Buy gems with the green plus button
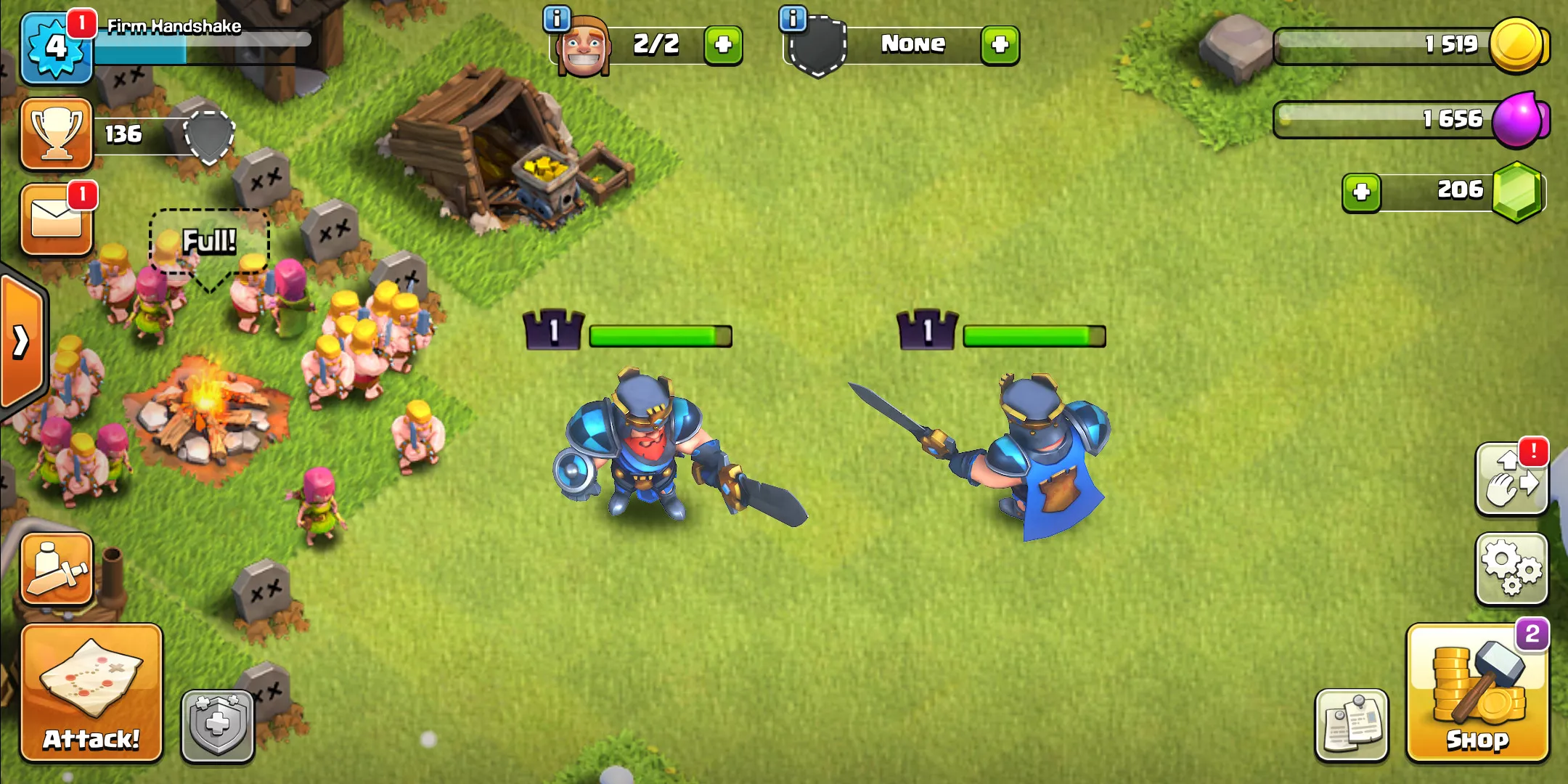The height and width of the screenshot is (784, 1568). tap(1361, 192)
